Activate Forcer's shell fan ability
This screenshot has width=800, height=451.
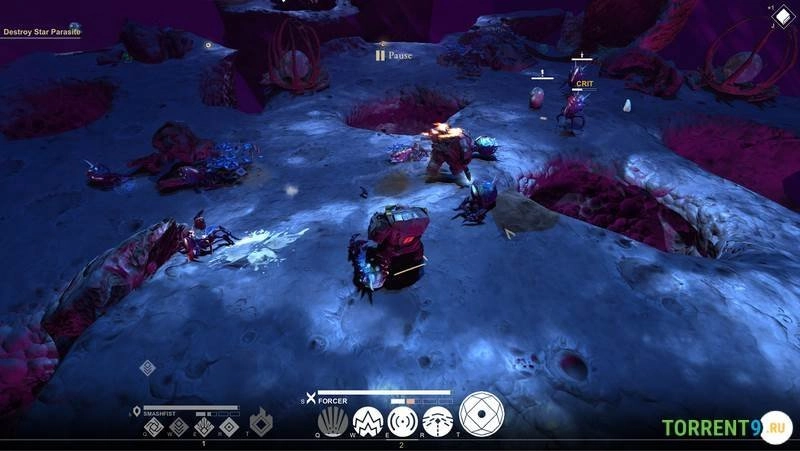[x=333, y=422]
